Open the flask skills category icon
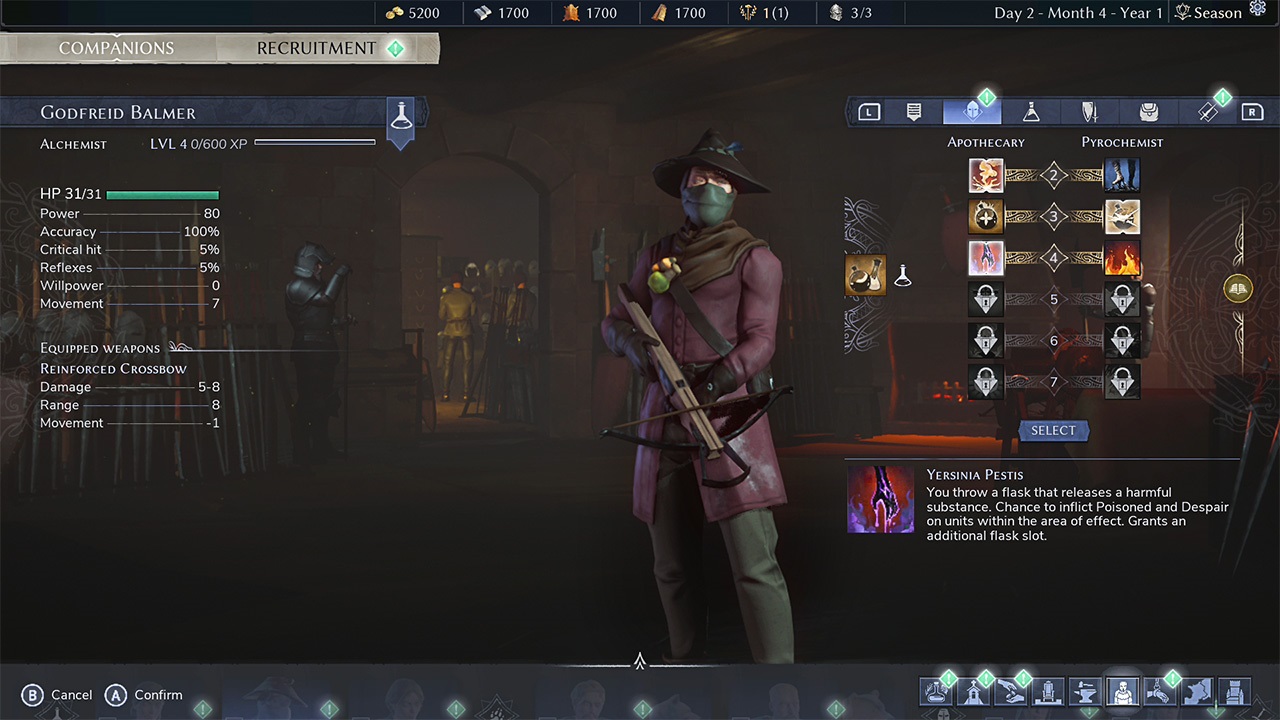 [x=1031, y=111]
